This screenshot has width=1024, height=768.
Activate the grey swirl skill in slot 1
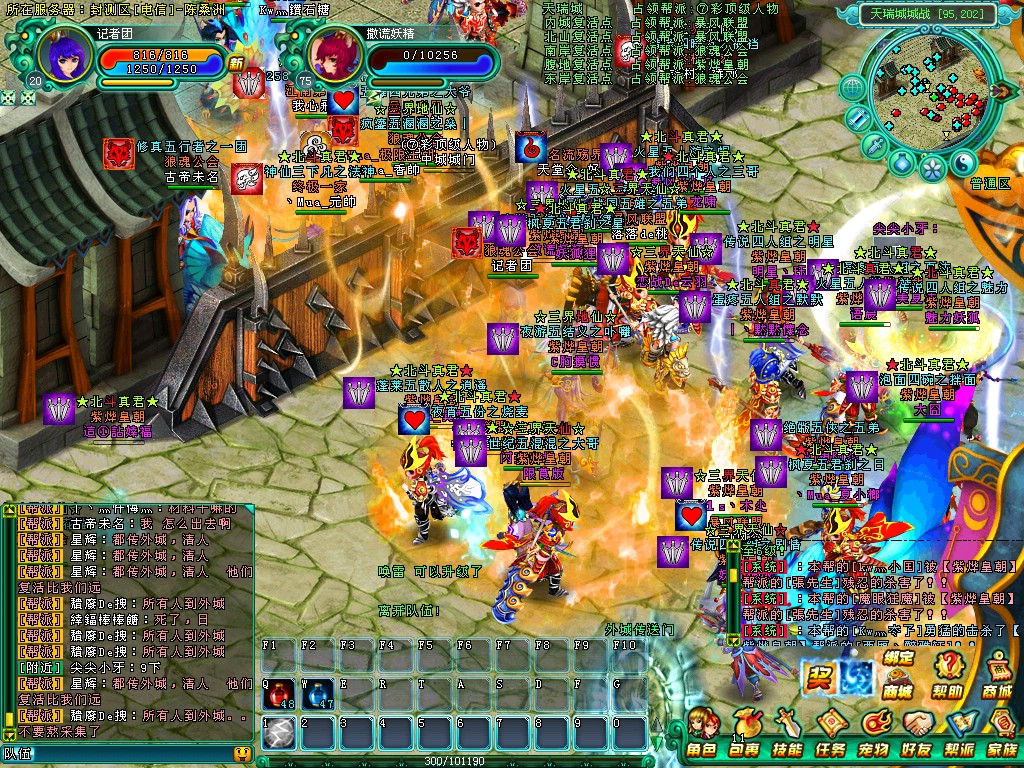(279, 733)
